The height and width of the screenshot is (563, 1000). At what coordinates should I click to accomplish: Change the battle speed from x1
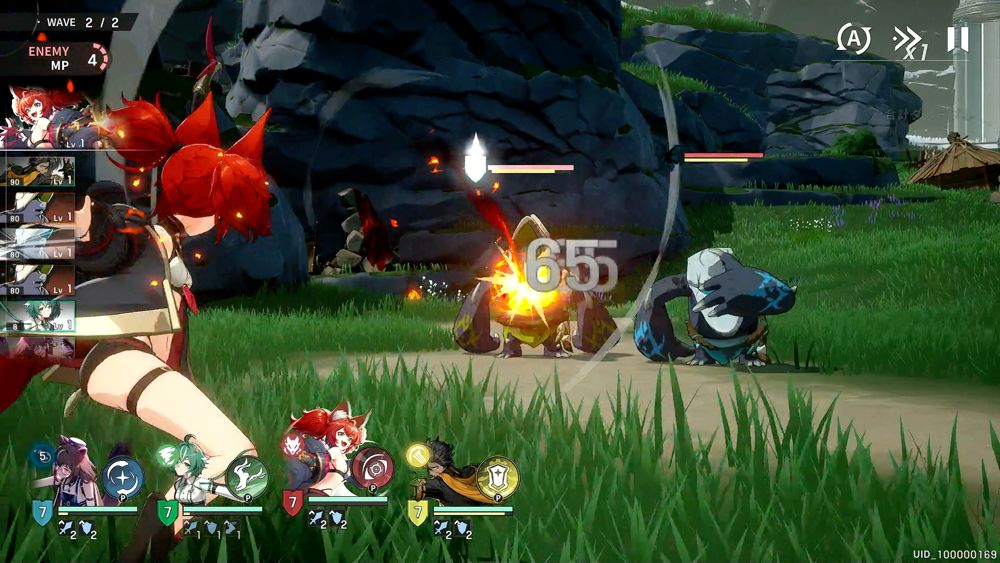[x=908, y=41]
